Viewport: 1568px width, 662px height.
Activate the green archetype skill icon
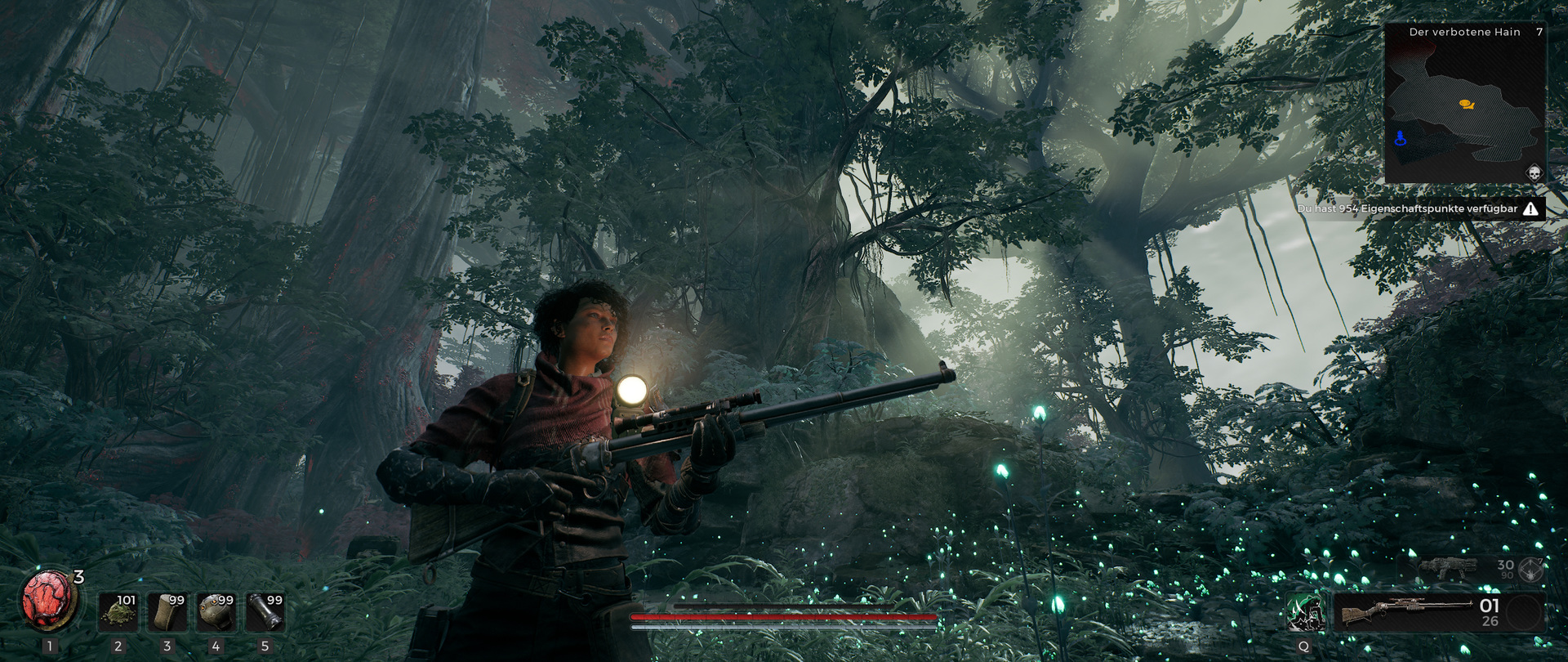click(1304, 613)
